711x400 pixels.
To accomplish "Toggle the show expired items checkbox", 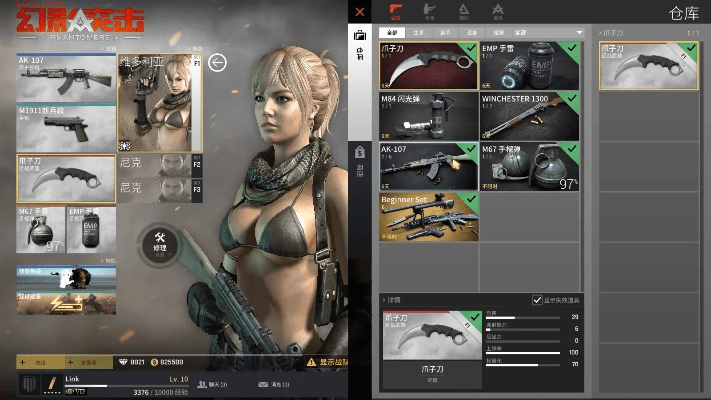I will pos(537,301).
